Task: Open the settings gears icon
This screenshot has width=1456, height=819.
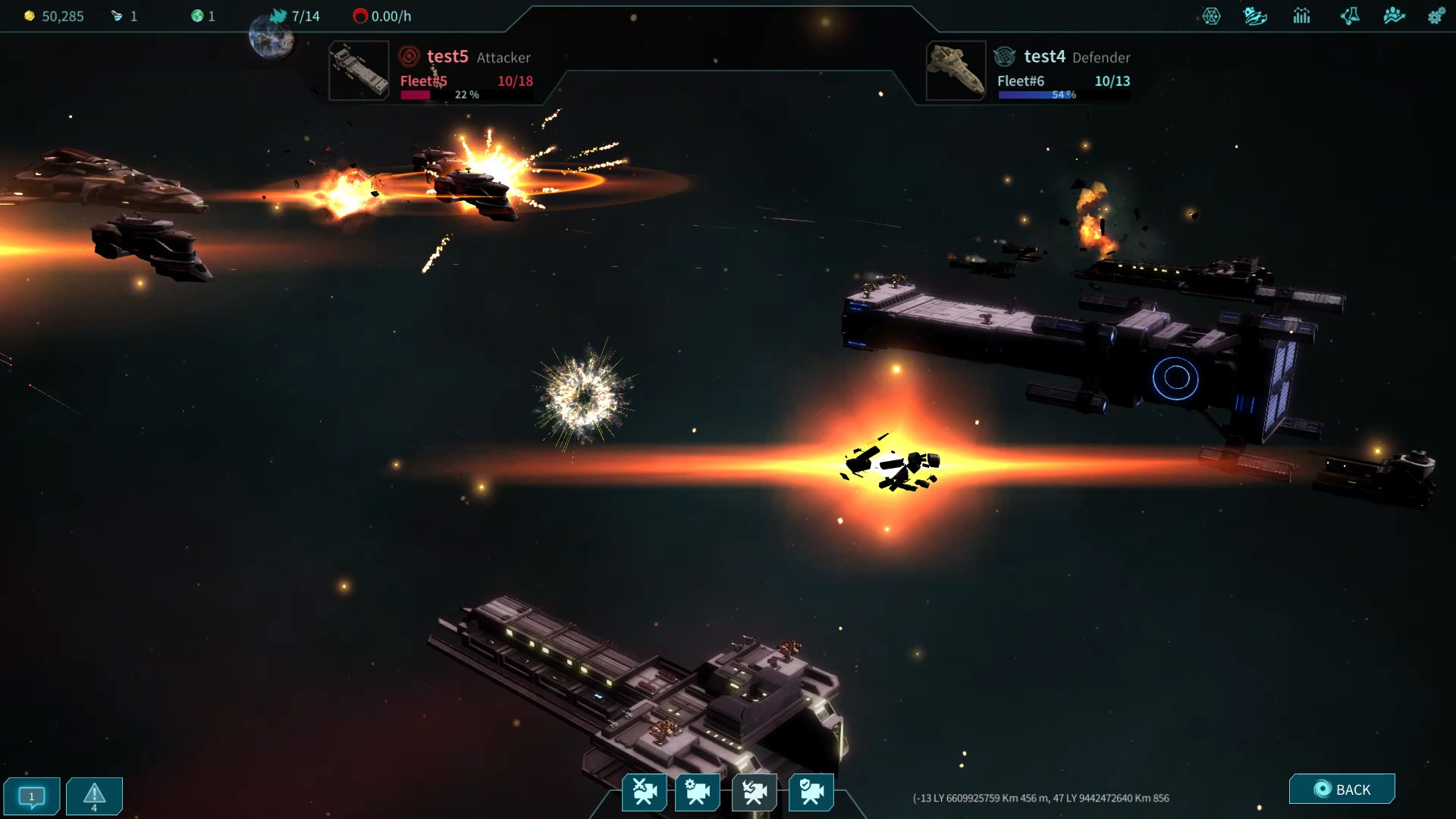Action: click(x=1436, y=16)
